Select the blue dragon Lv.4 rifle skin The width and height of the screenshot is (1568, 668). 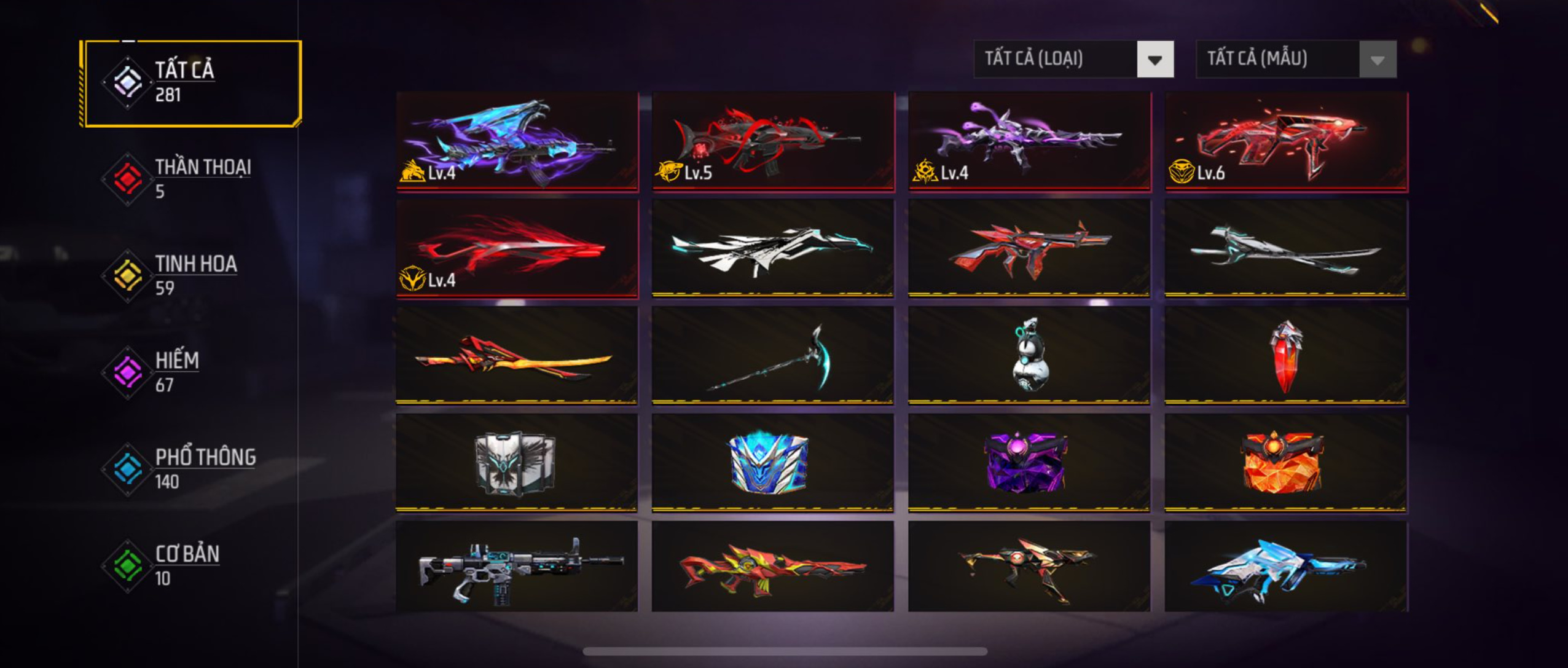pyautogui.click(x=517, y=141)
